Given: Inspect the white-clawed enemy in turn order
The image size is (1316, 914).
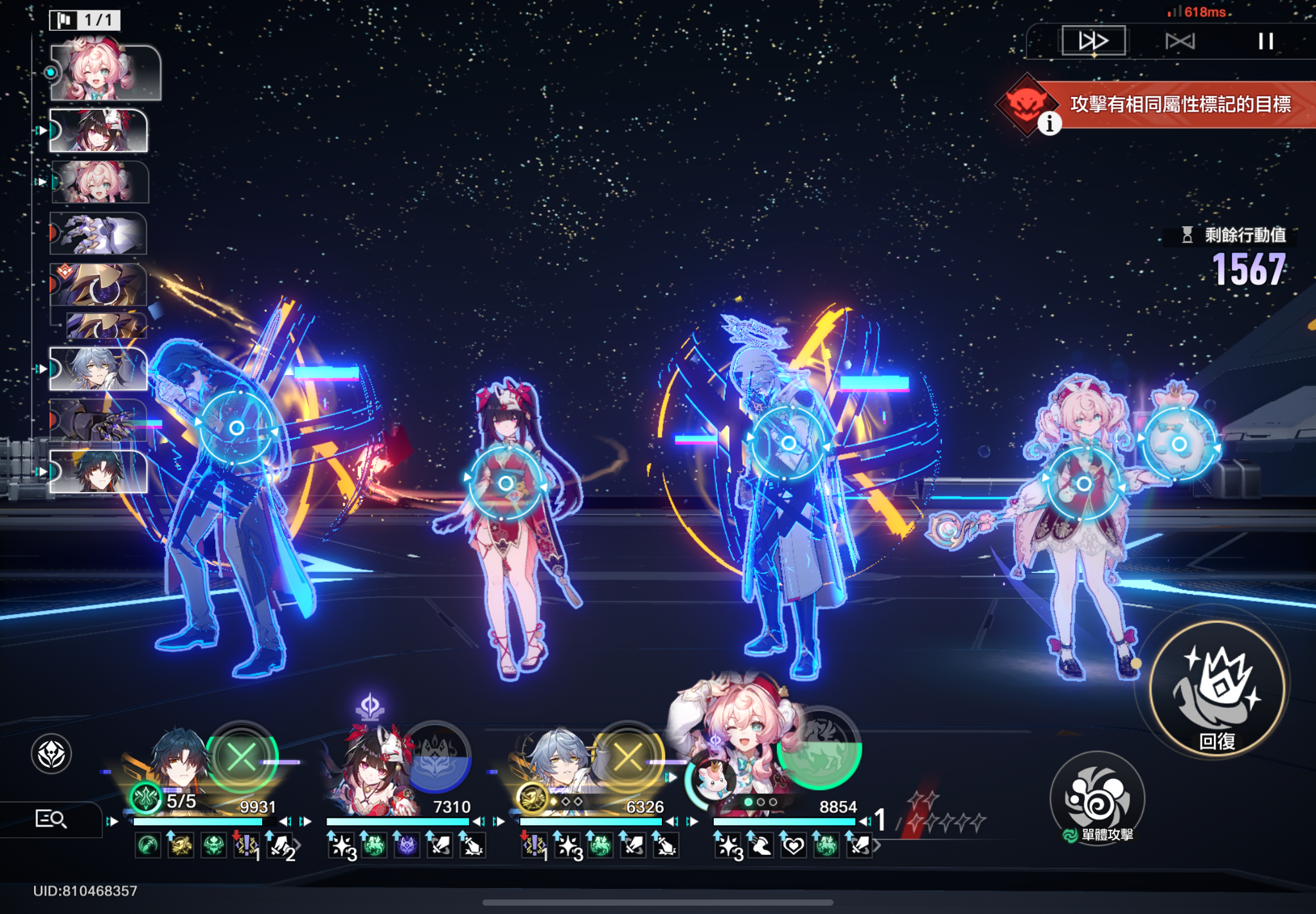Looking at the screenshot, I should (98, 234).
